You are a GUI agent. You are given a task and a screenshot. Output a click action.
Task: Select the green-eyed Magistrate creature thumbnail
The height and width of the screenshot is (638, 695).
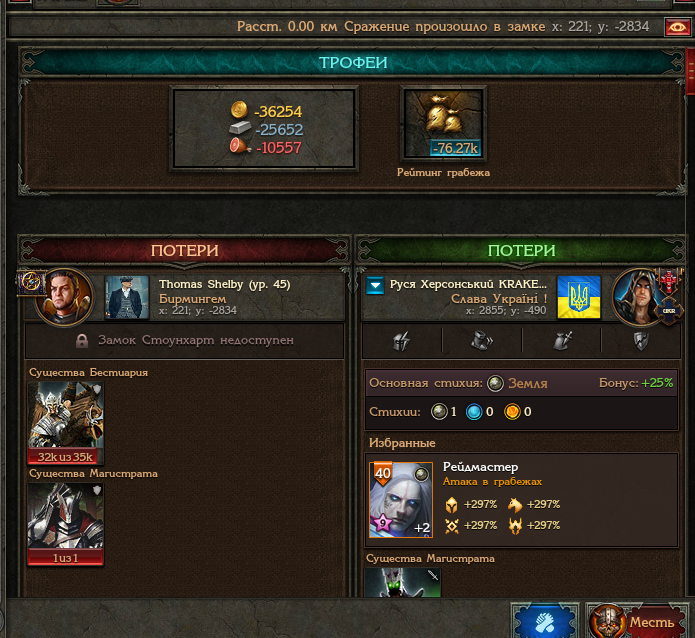point(403,582)
